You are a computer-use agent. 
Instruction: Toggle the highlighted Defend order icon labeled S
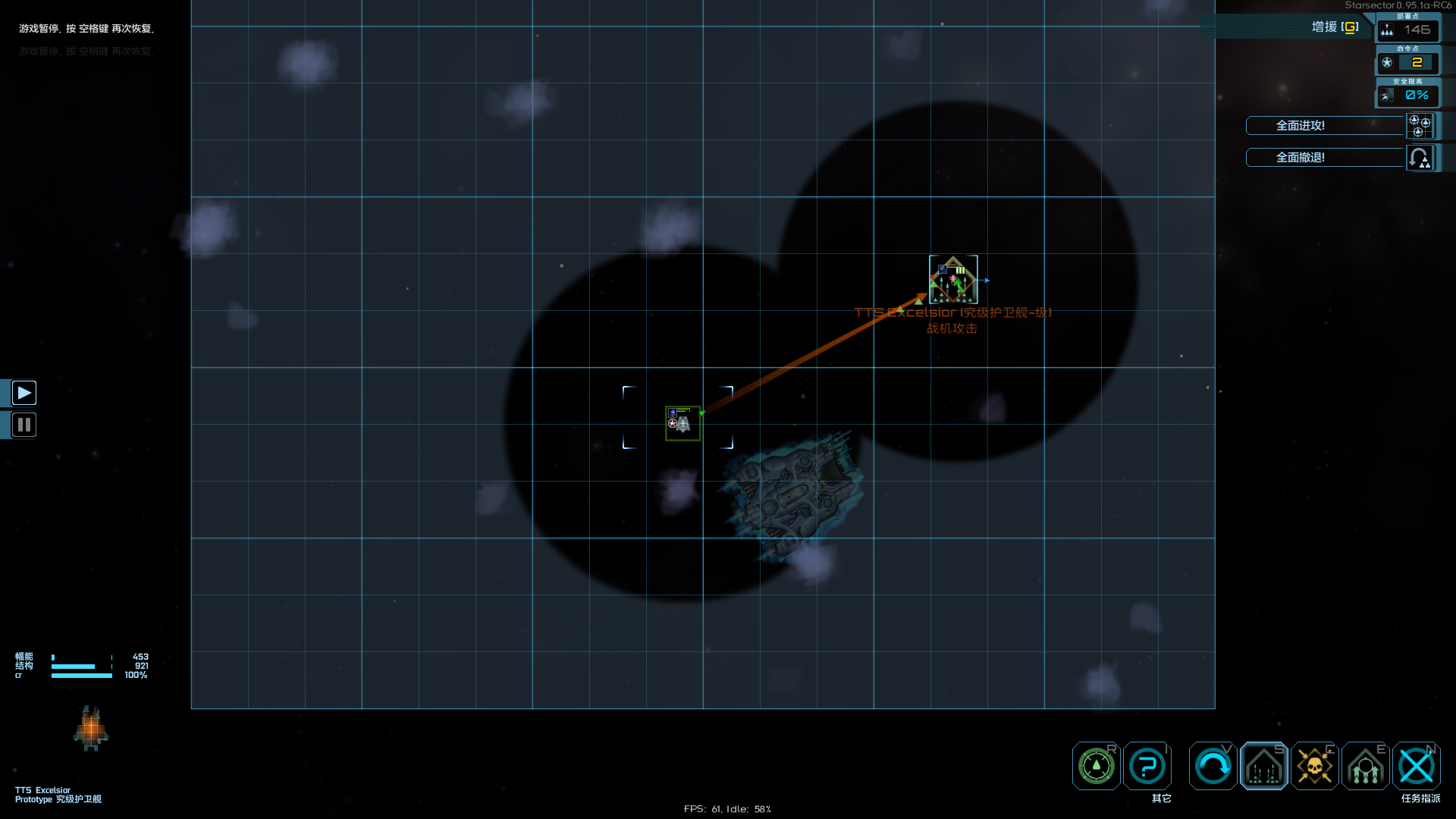tap(1263, 766)
